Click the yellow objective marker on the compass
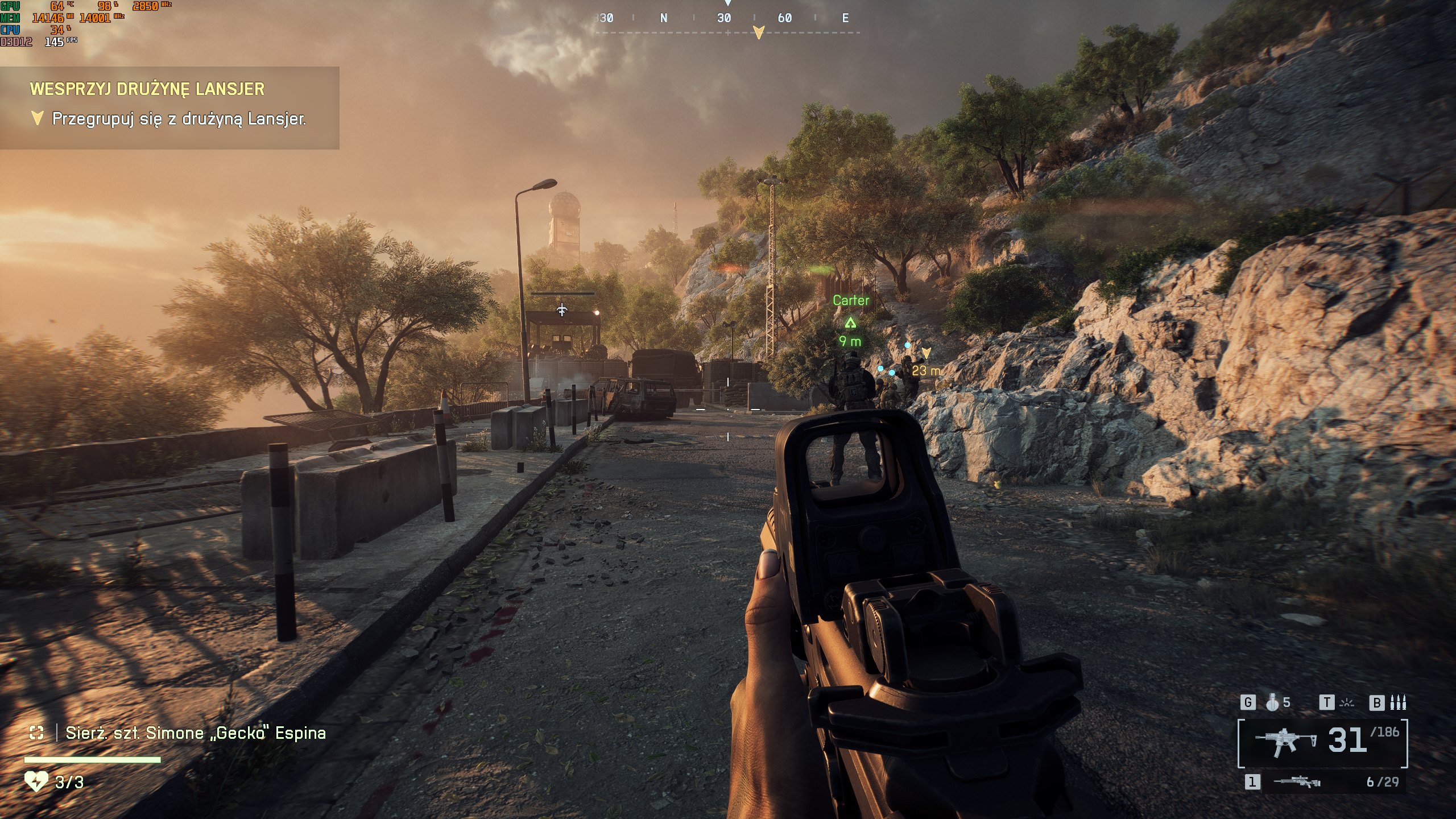 point(758,32)
